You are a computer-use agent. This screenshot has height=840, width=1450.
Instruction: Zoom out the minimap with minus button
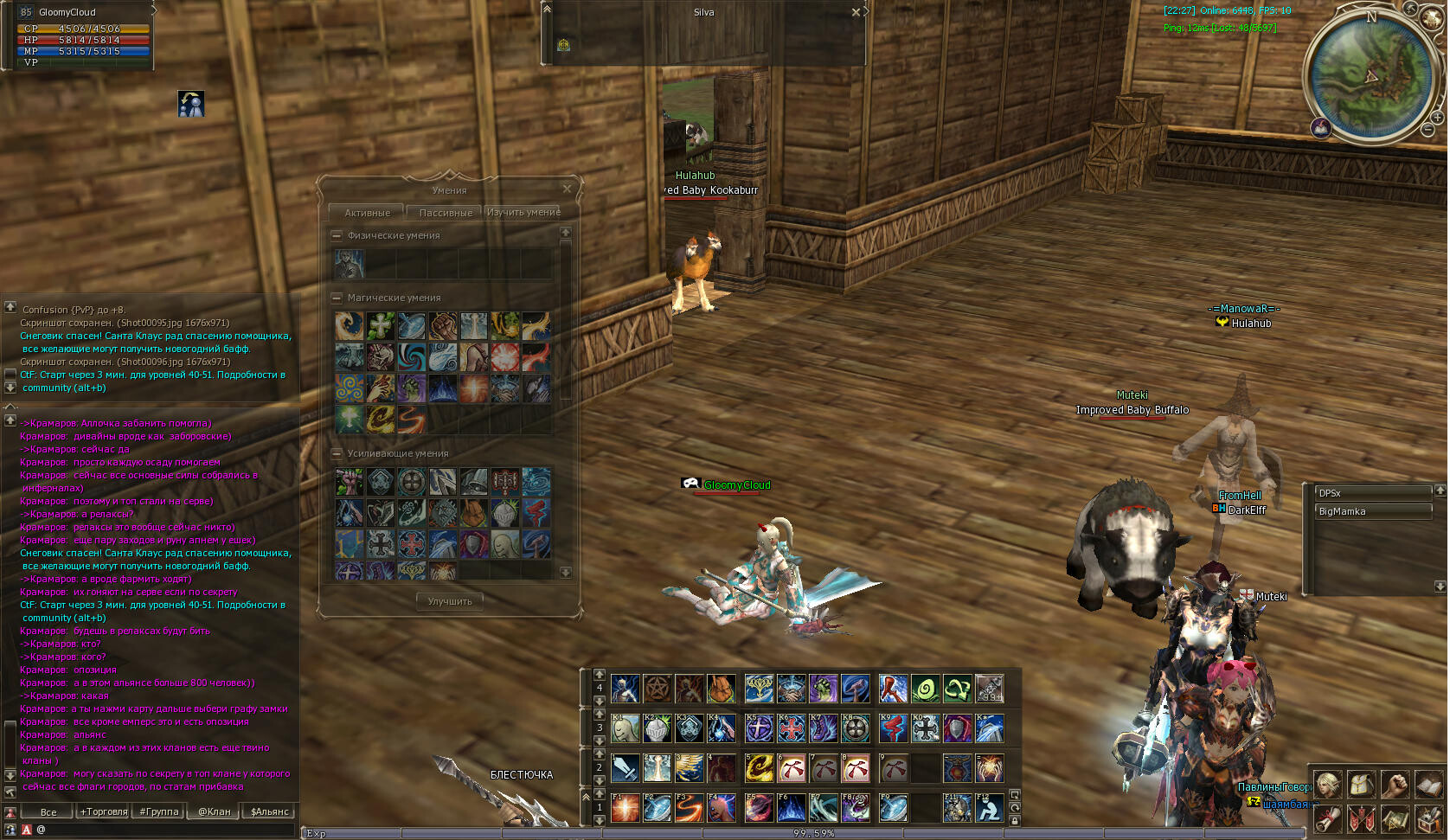[x=1428, y=130]
